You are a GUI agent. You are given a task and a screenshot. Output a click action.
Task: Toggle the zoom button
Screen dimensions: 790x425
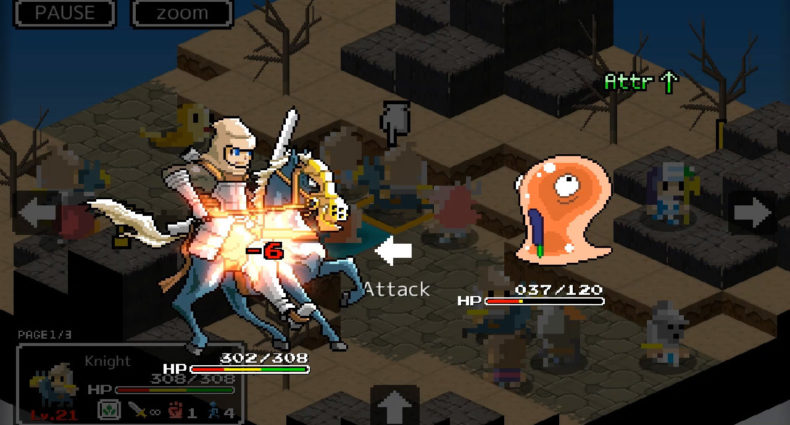182,13
